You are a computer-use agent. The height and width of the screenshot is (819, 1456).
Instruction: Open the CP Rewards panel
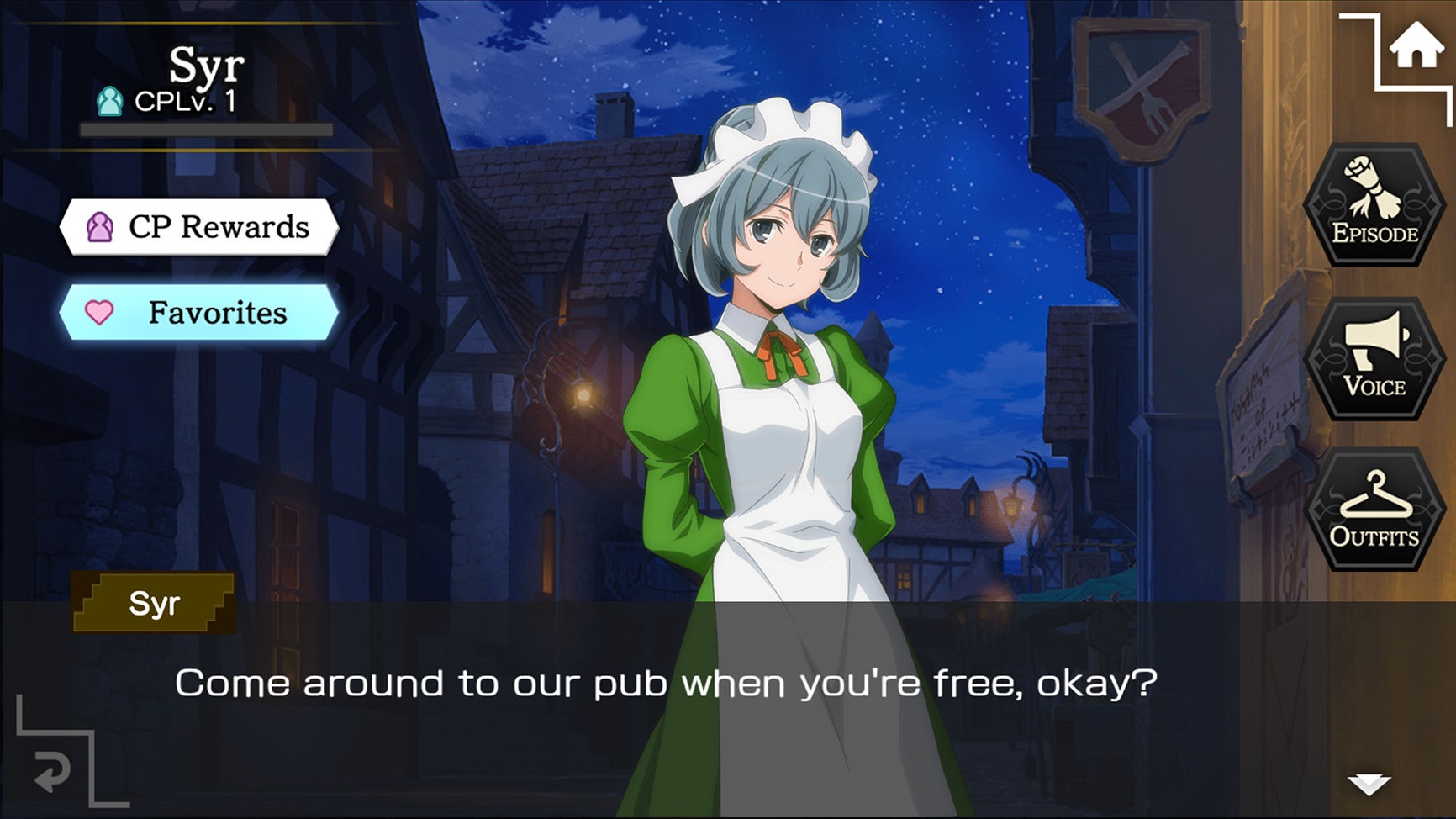click(x=199, y=227)
